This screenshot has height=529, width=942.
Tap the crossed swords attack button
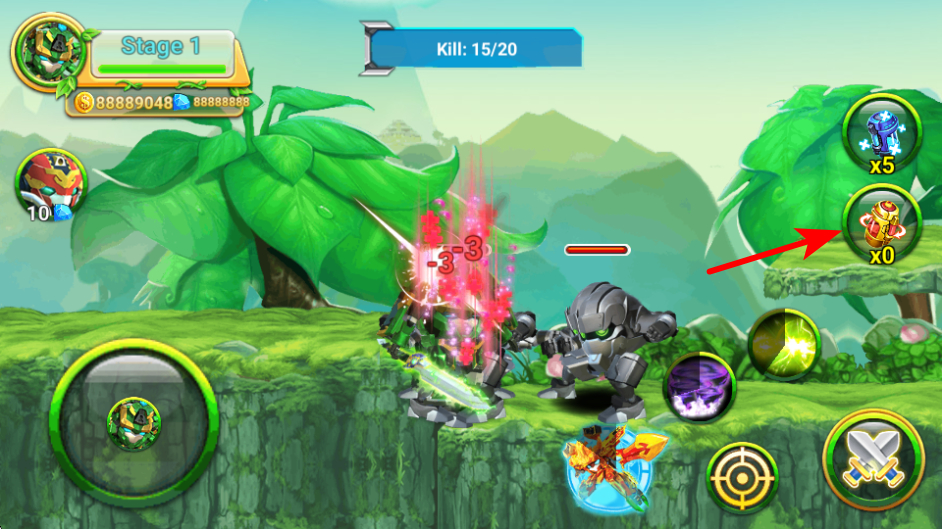point(874,461)
